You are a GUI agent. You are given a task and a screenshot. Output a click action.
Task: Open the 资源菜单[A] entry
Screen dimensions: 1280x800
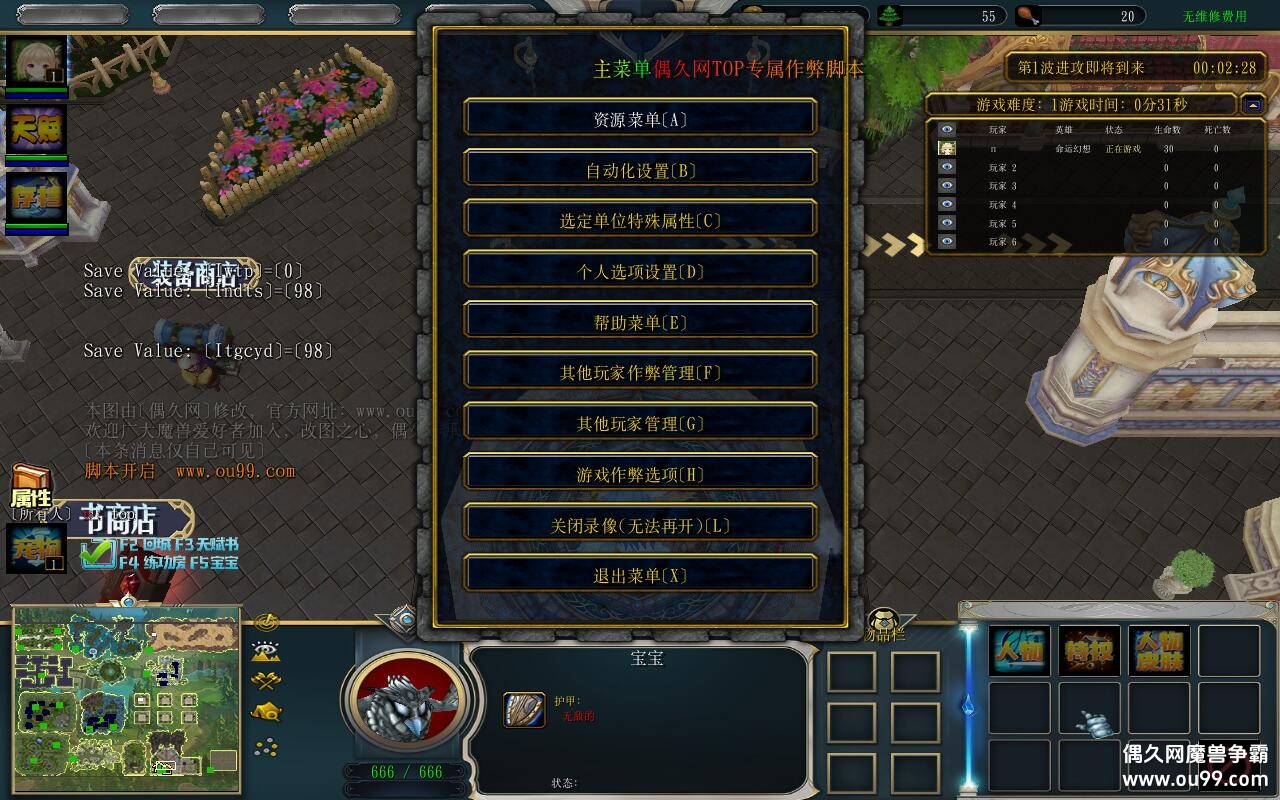(x=640, y=117)
